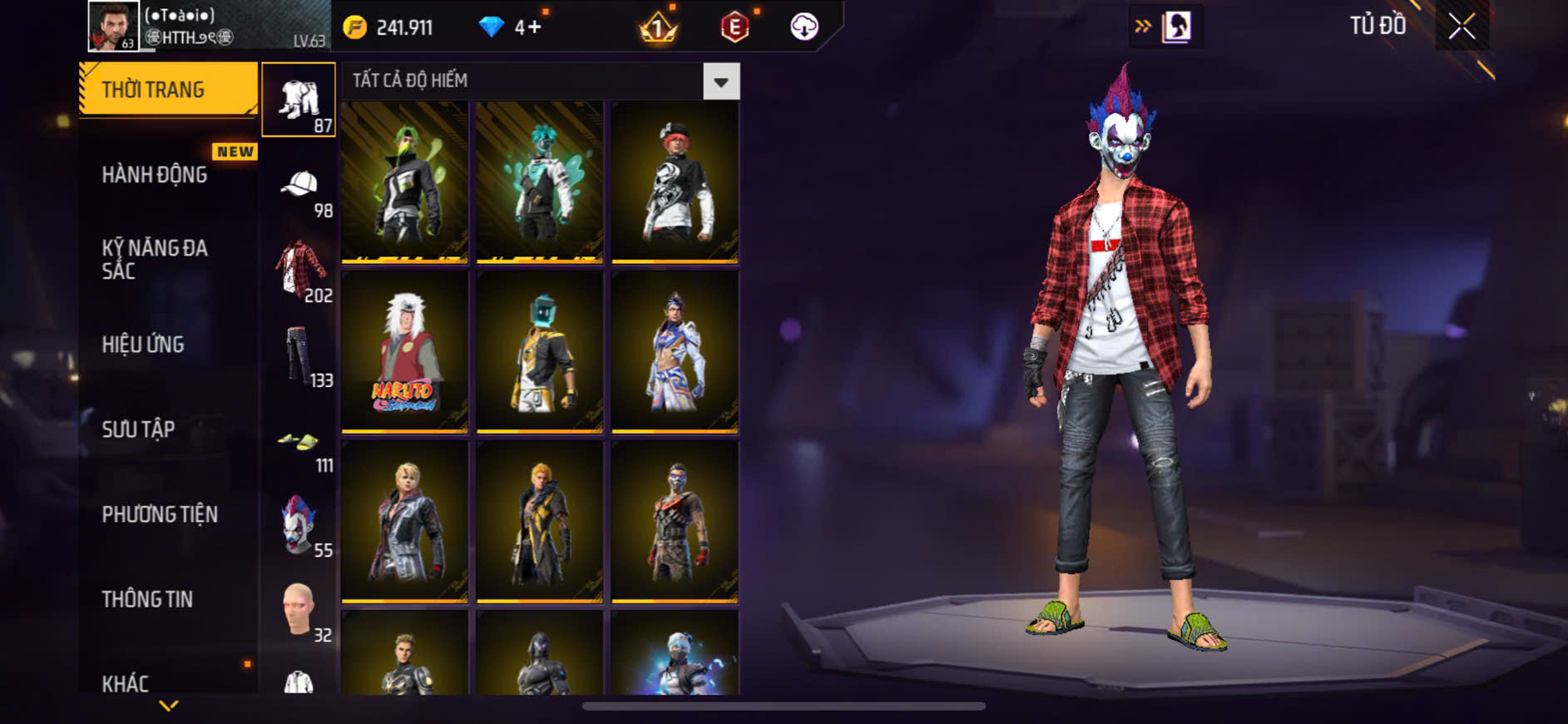This screenshot has width=1568, height=724.
Task: Open the Khác menu entry
Action: coord(126,683)
